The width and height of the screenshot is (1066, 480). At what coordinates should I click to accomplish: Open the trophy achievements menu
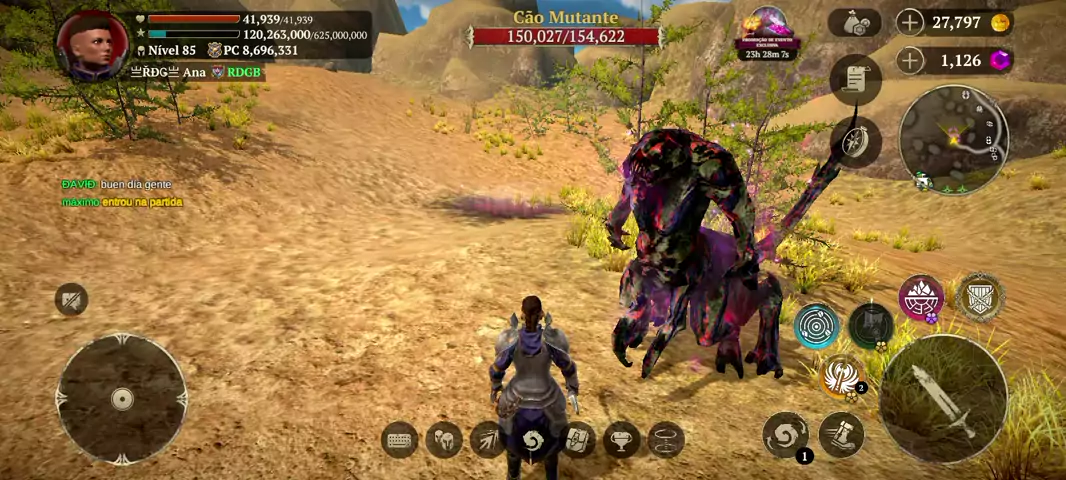point(621,440)
